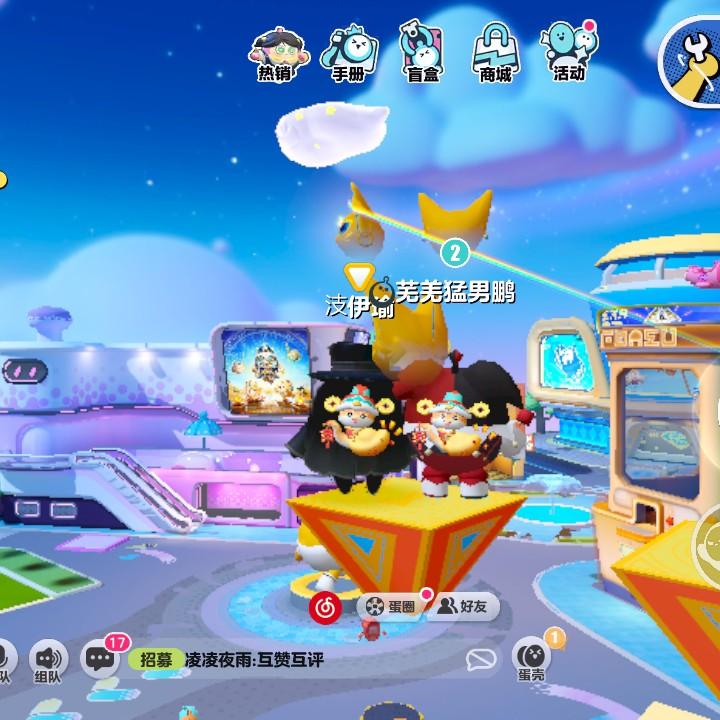This screenshot has width=720, height=720.
Task: Open the 好友 friends list
Action: click(x=463, y=606)
